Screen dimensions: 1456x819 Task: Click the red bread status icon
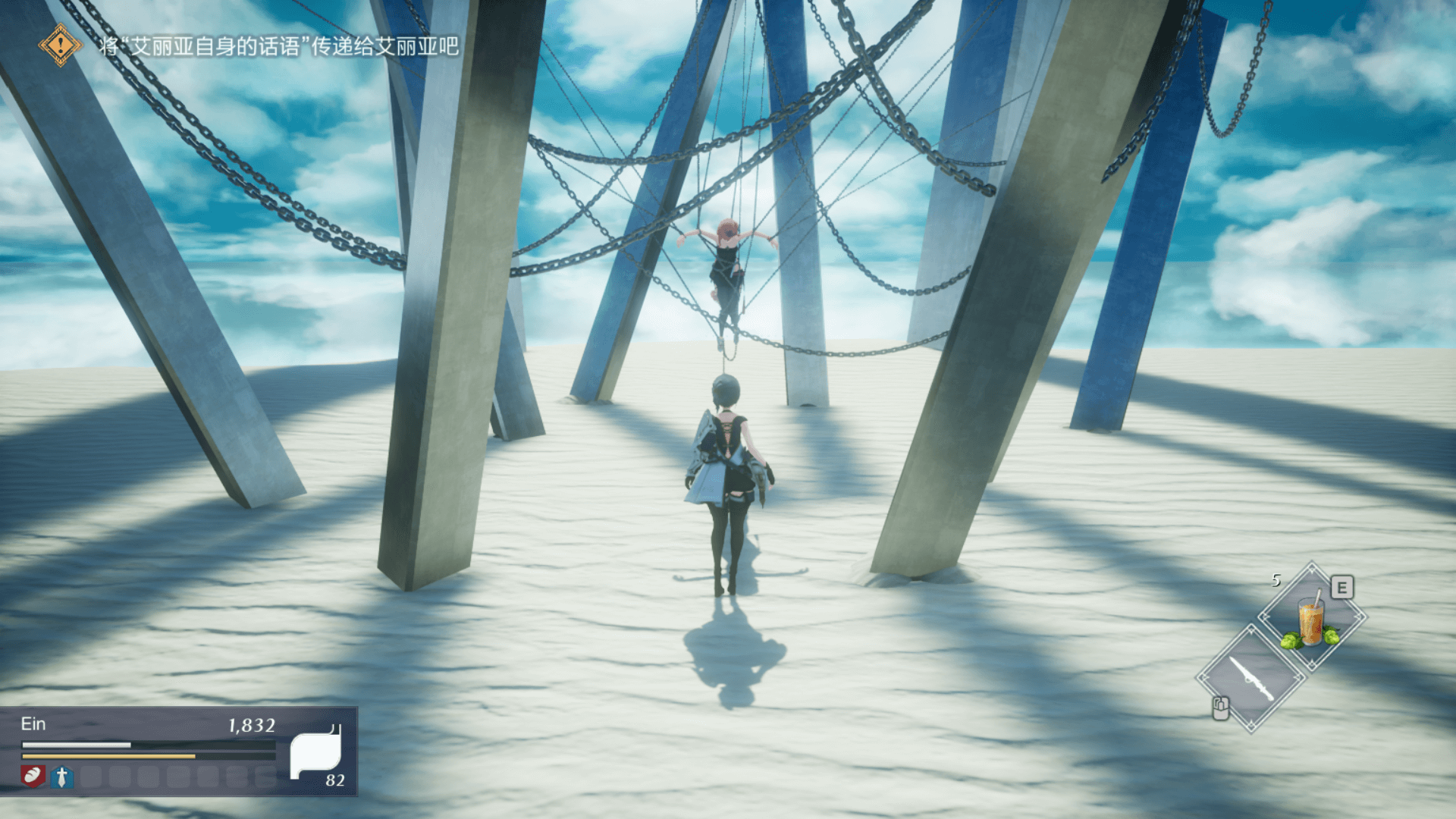[33, 776]
